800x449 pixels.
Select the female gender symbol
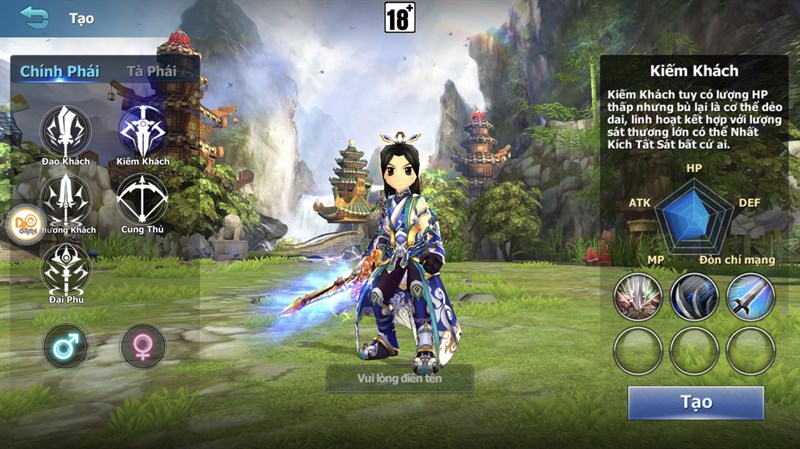point(143,346)
